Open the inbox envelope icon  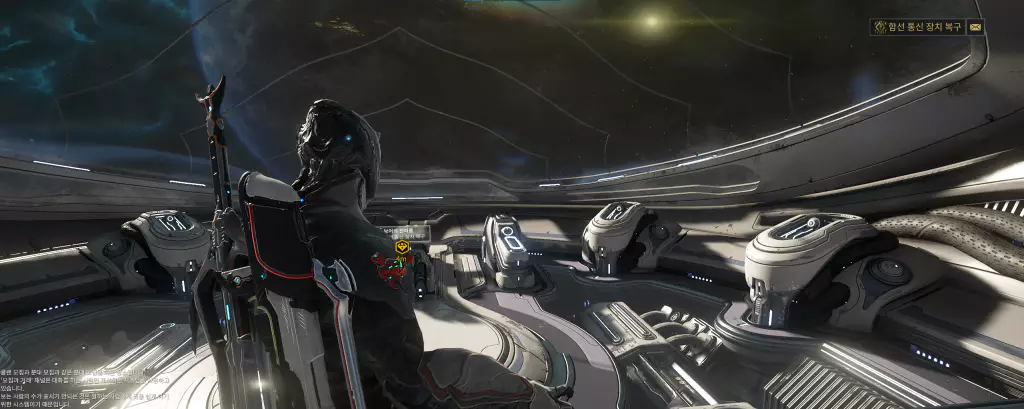pyautogui.click(x=975, y=27)
